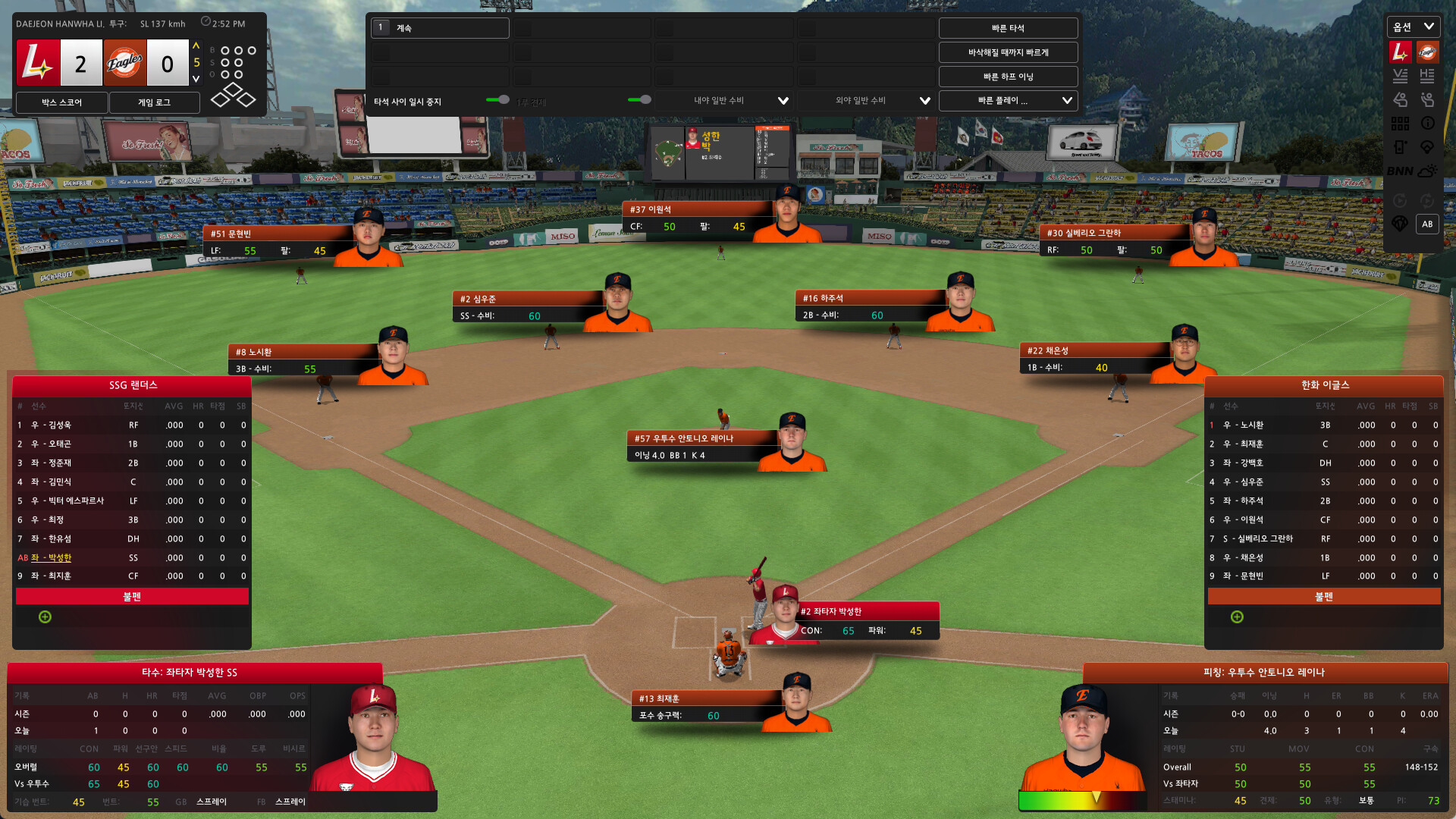Click the 빠른 타석 button
This screenshot has height=819, width=1456.
click(1008, 27)
